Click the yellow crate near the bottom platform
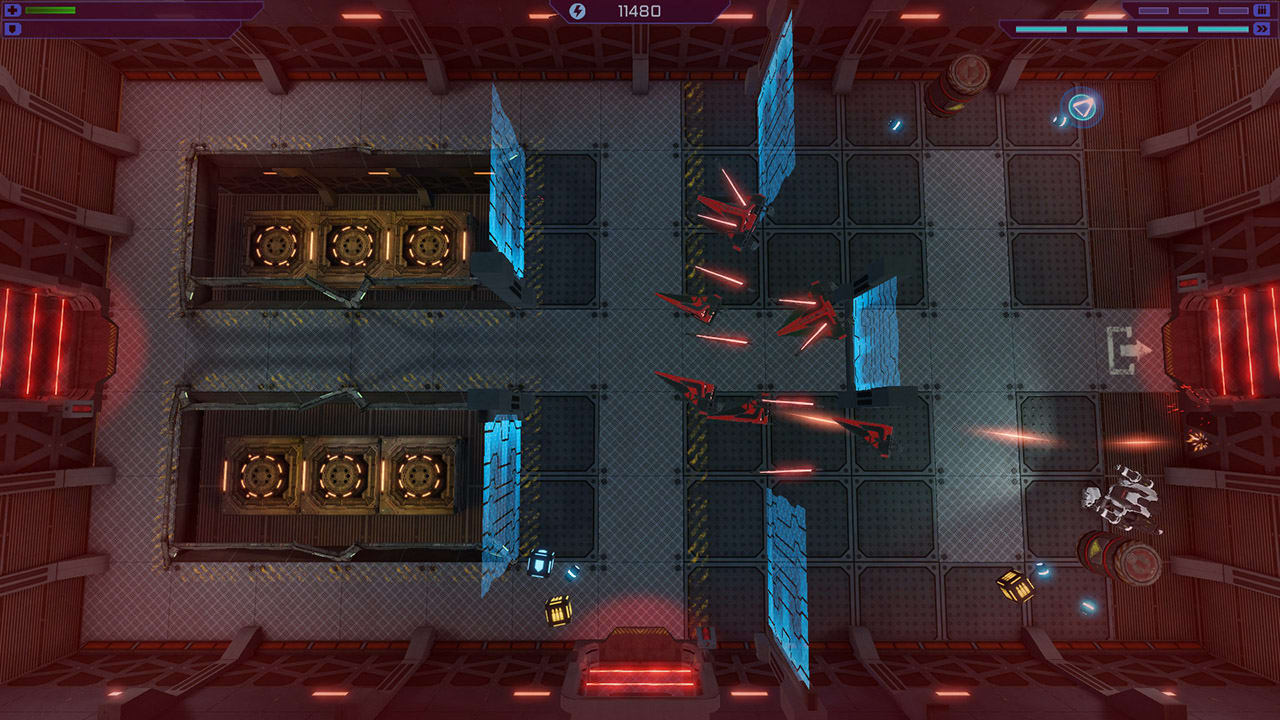1280x720 pixels. 557,608
